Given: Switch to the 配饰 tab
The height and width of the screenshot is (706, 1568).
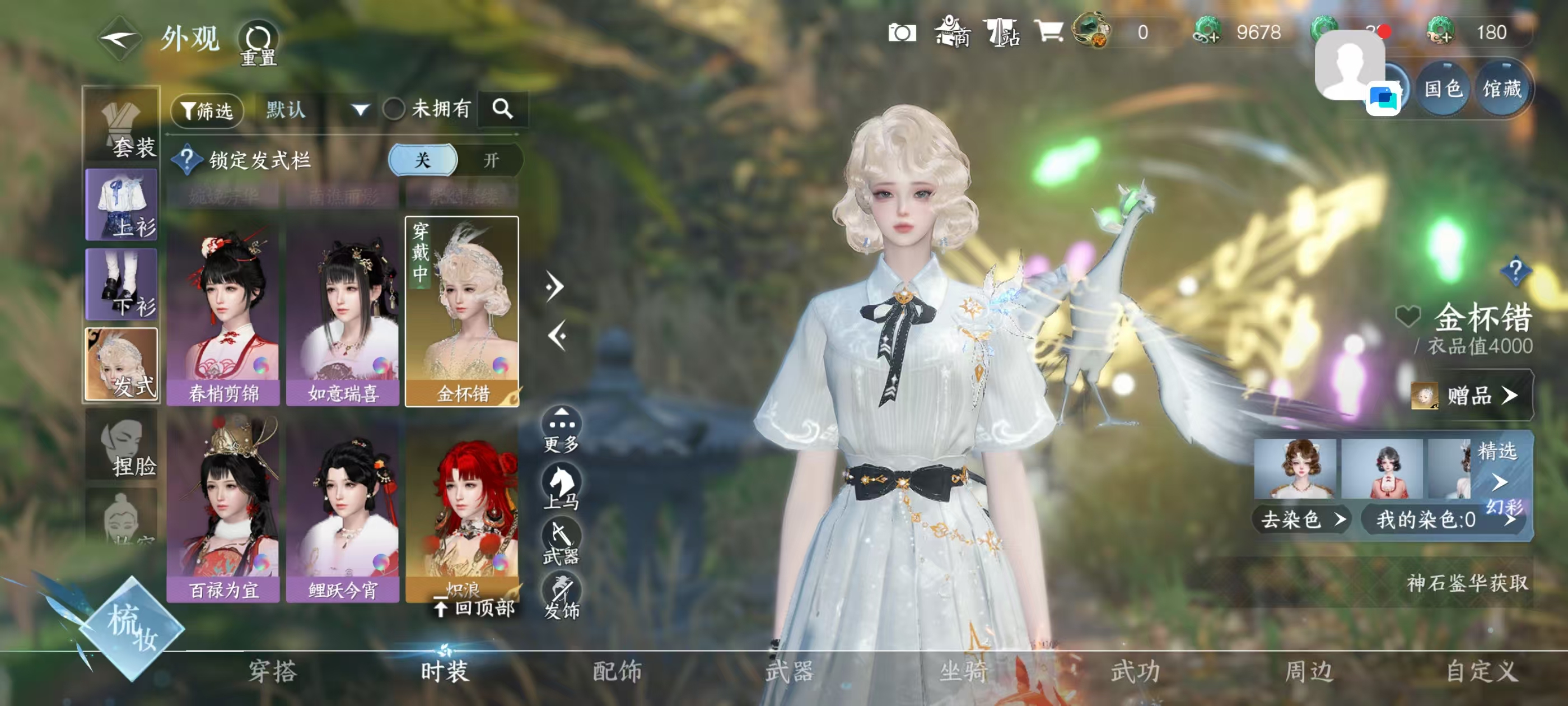Looking at the screenshot, I should pyautogui.click(x=617, y=671).
